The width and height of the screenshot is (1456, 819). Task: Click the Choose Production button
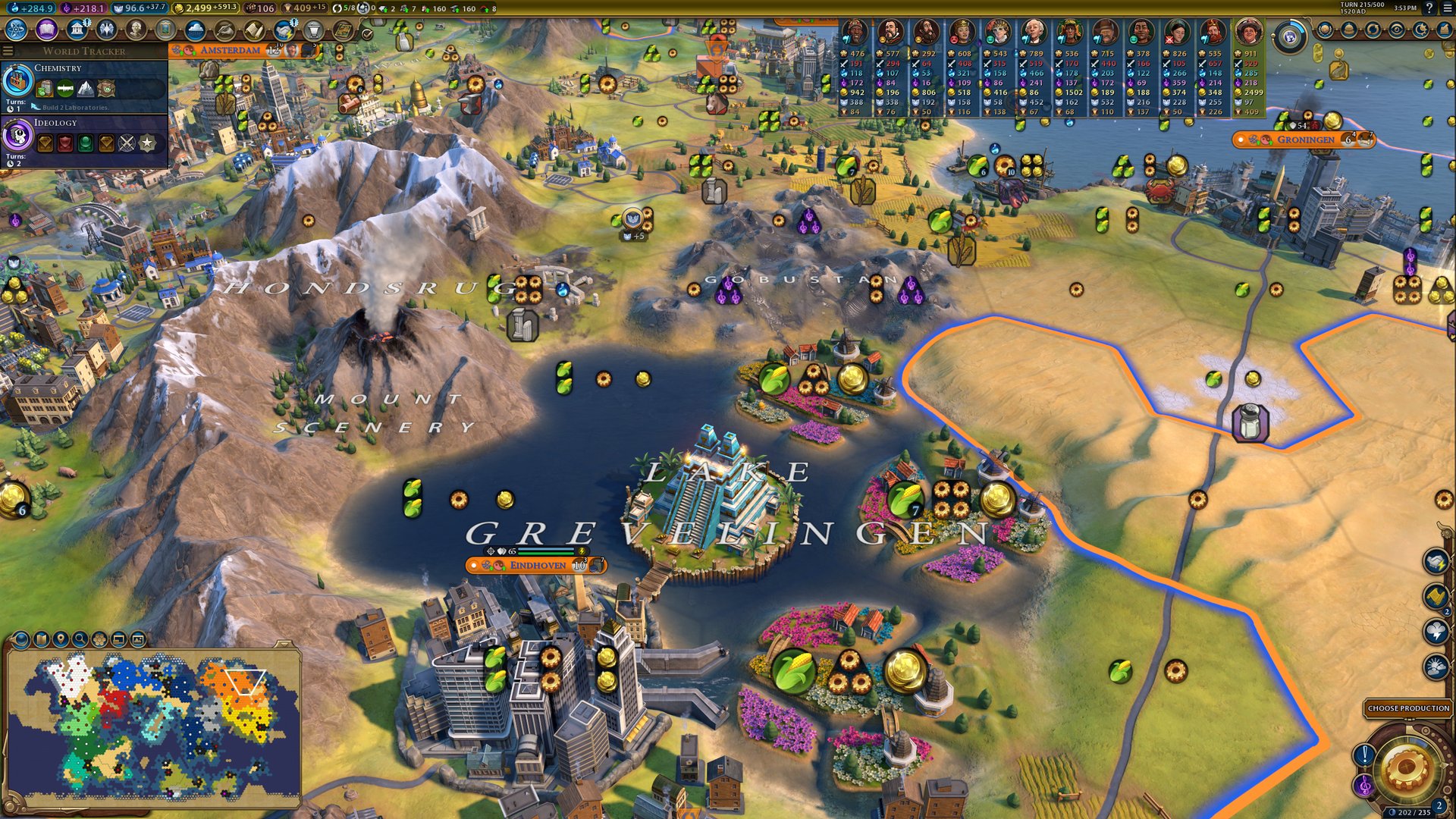(x=1408, y=708)
